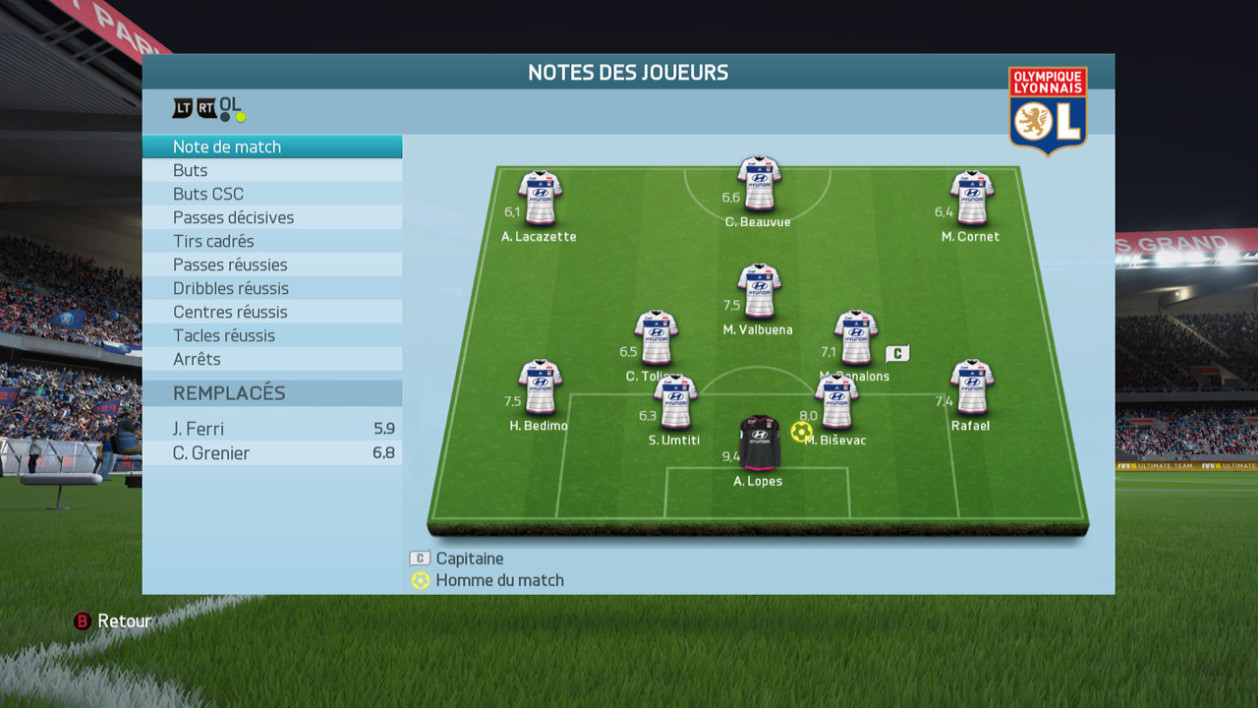
Task: Select Rafael at right back
Action: coord(970,387)
